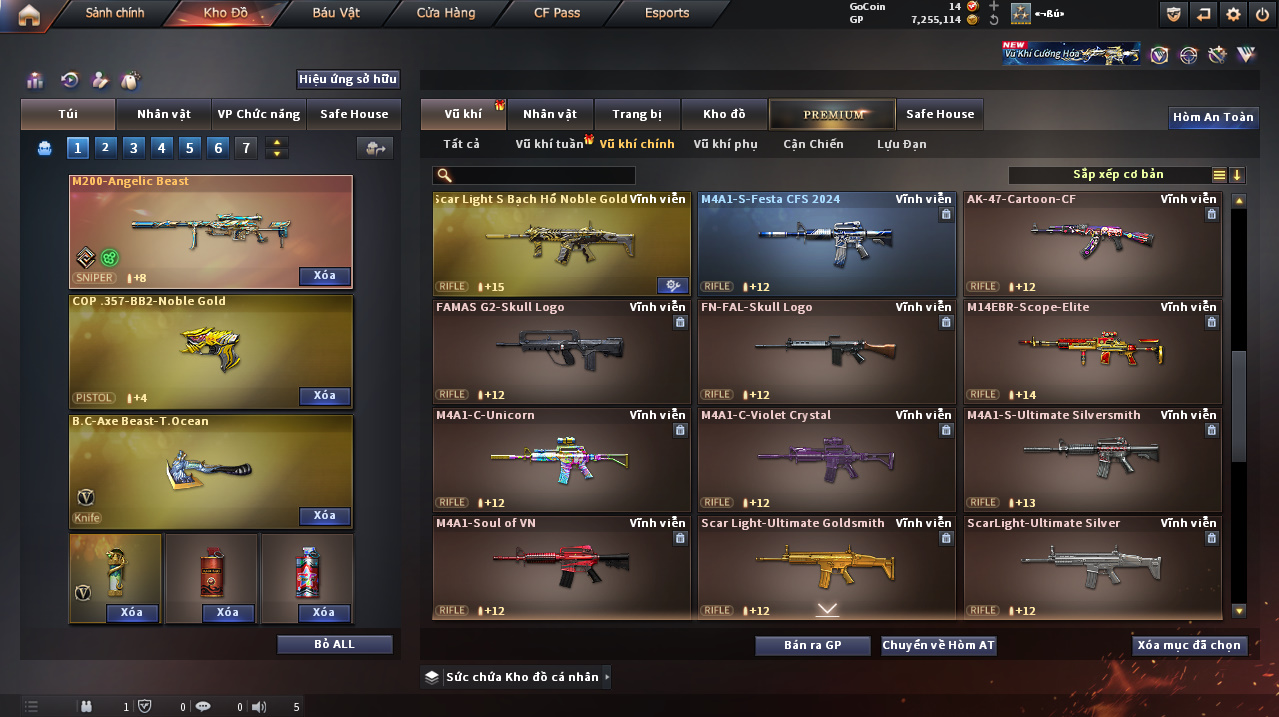Open the CF Pass menu
This screenshot has height=717, width=1279.
pos(556,13)
